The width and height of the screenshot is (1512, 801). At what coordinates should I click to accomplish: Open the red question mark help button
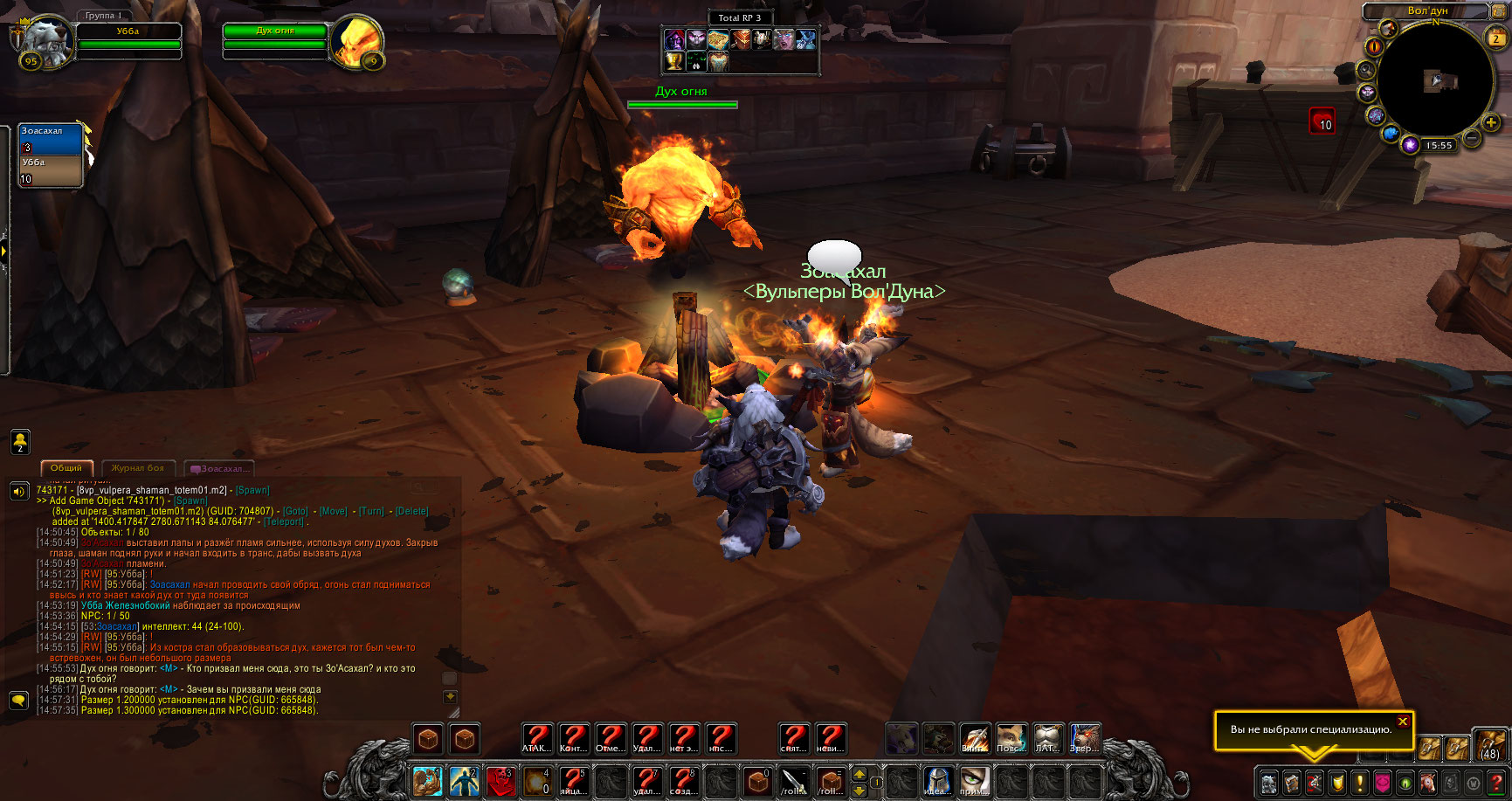pyautogui.click(x=1495, y=782)
